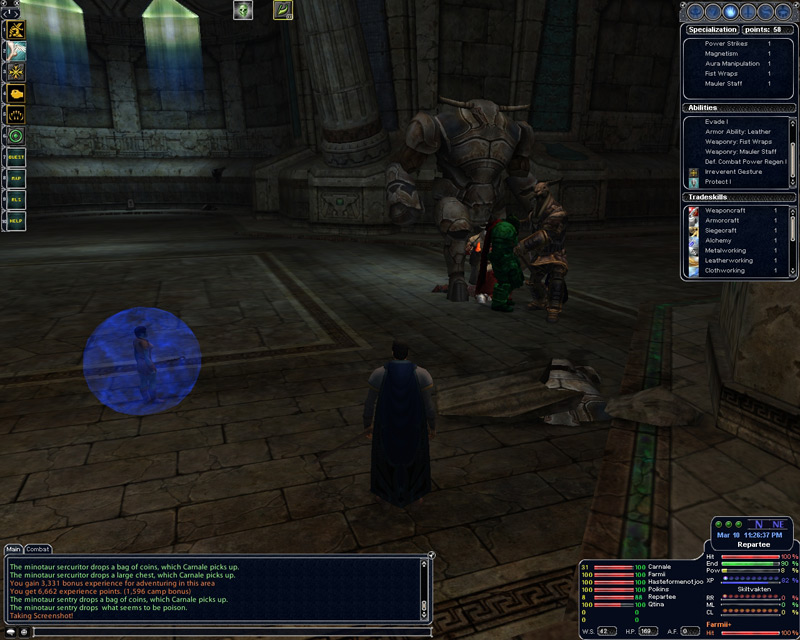Open the MAP hotbar button
The height and width of the screenshot is (640, 800).
[15, 178]
